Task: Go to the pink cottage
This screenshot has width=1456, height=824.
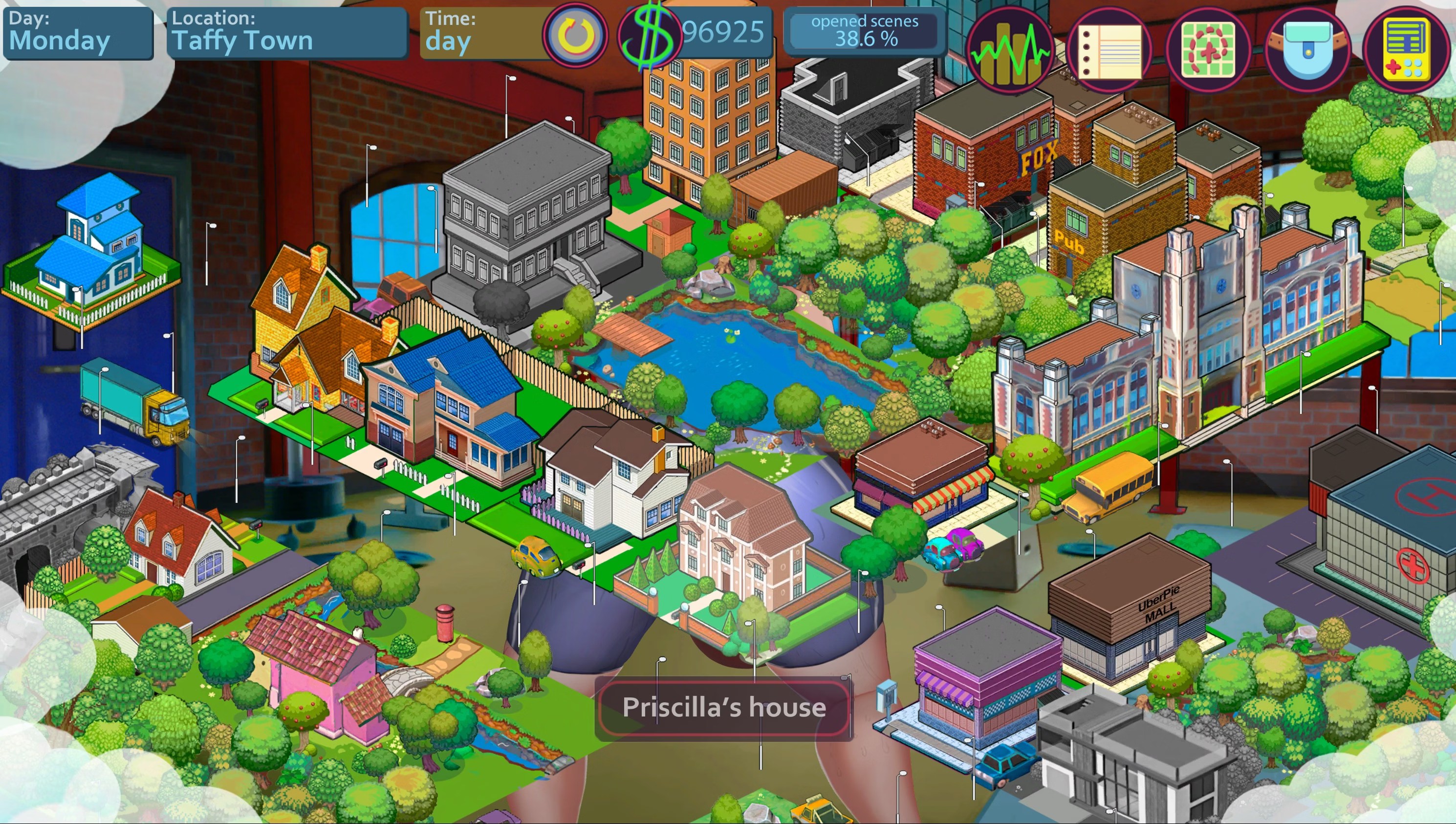Action: (x=317, y=673)
